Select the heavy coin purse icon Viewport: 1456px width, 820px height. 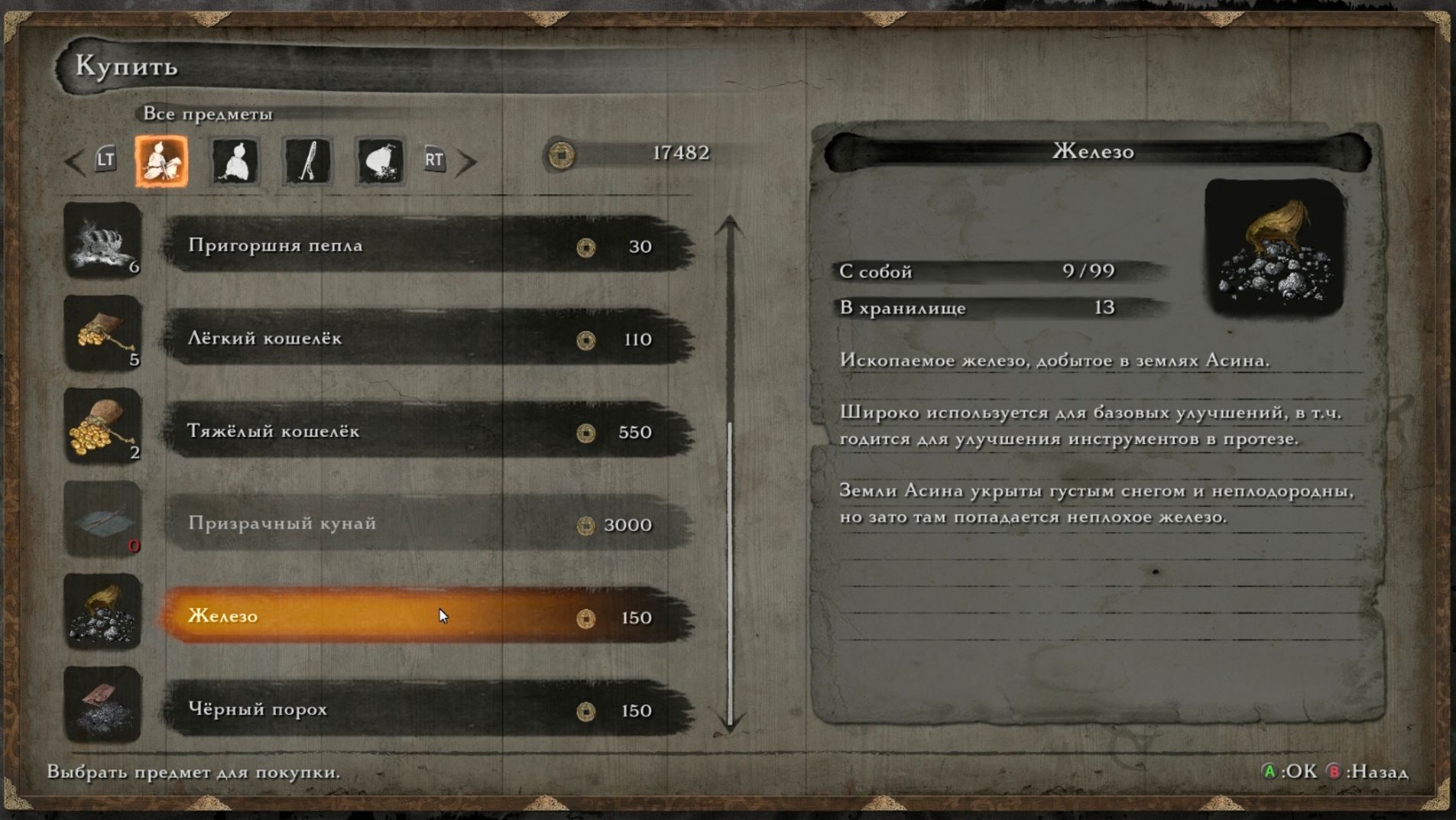pos(102,426)
